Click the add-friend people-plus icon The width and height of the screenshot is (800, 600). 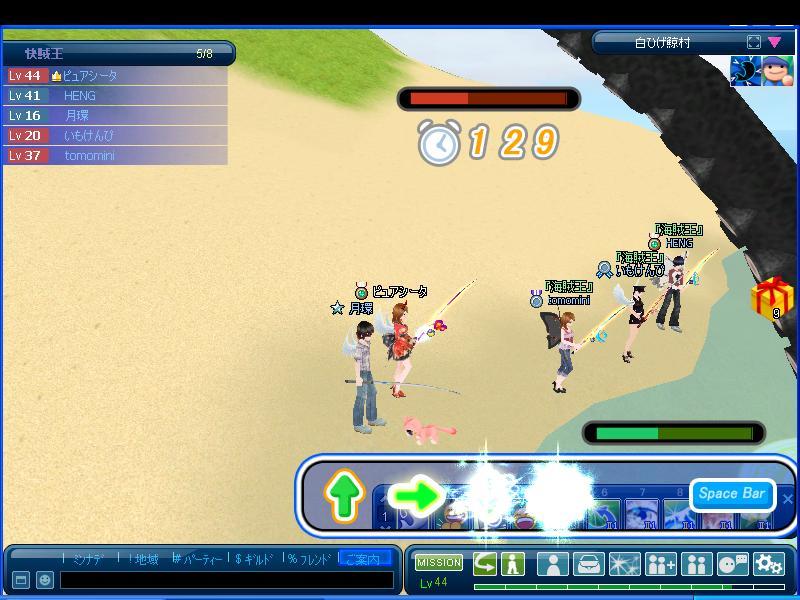tap(661, 564)
